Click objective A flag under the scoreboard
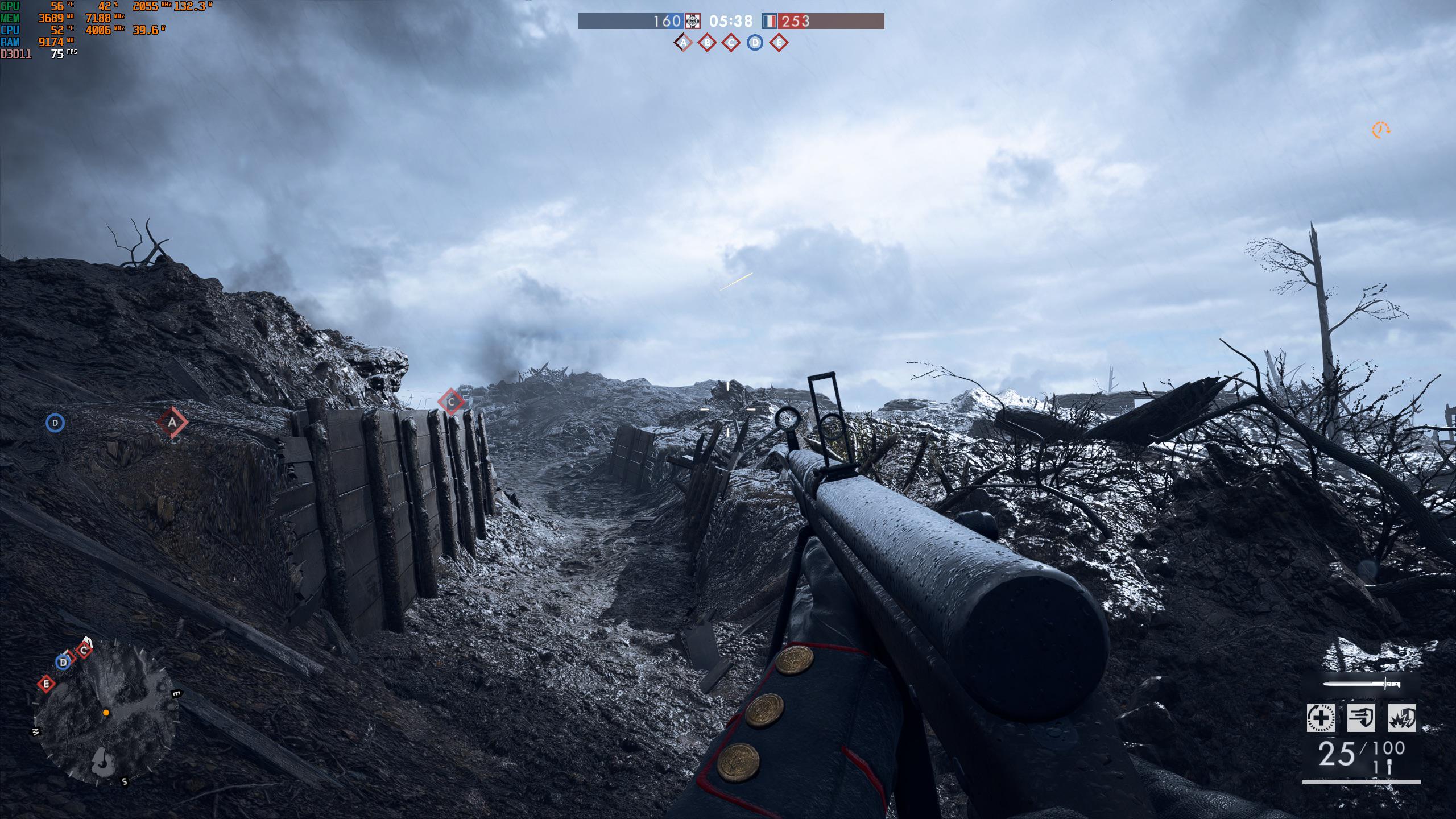The height and width of the screenshot is (819, 1456). coord(683,43)
